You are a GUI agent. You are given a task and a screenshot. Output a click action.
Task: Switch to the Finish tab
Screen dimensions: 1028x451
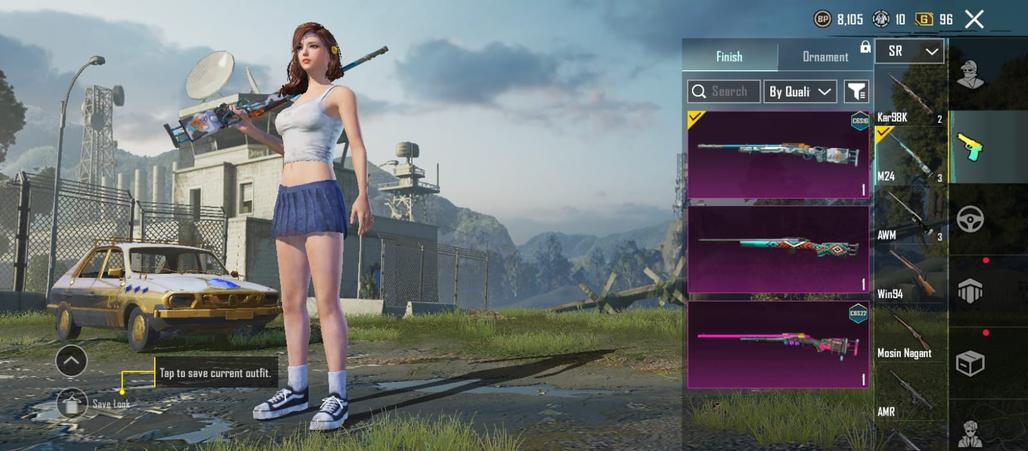(x=729, y=57)
